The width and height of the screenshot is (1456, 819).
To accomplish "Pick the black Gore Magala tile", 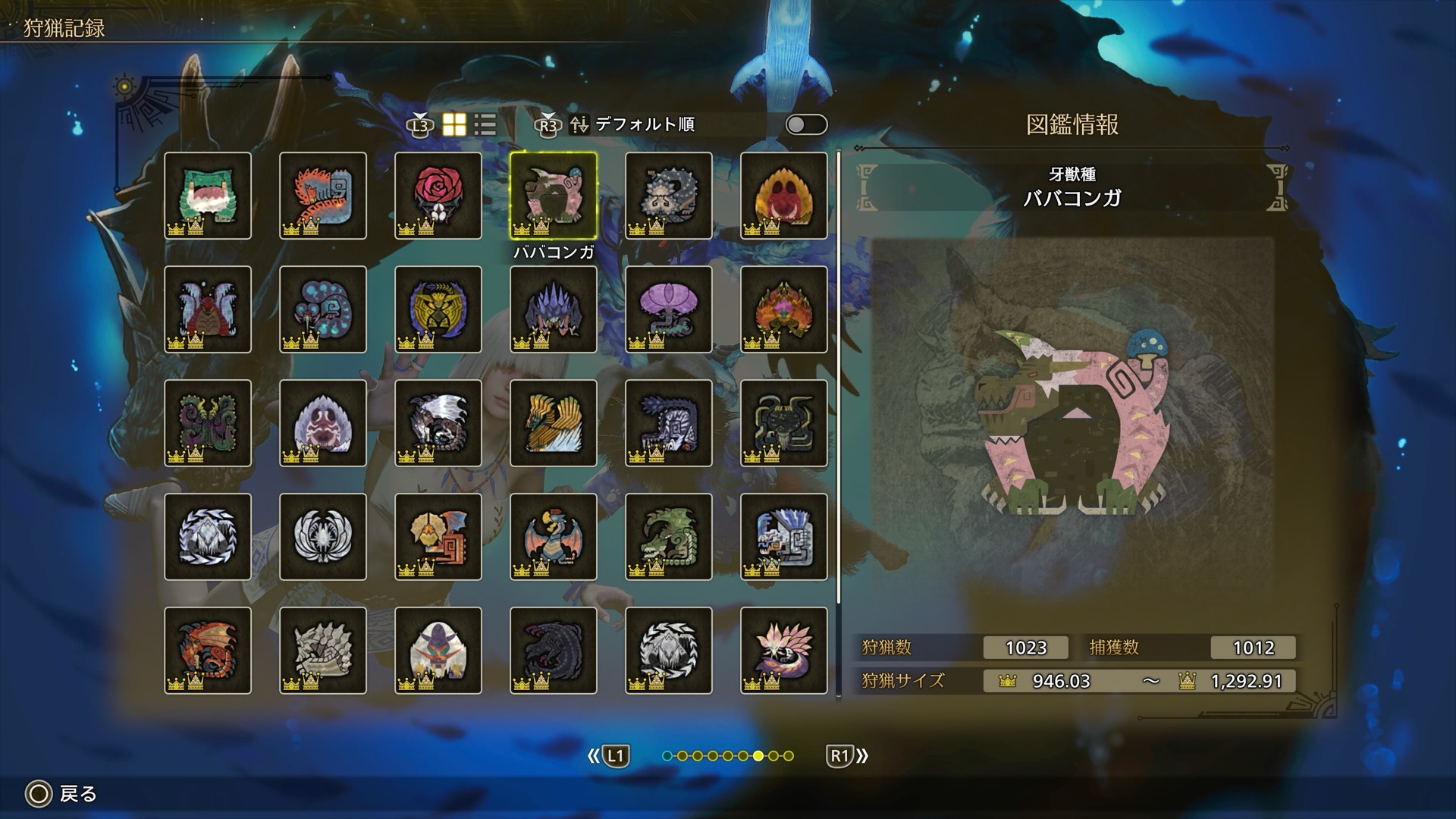I will (x=554, y=651).
